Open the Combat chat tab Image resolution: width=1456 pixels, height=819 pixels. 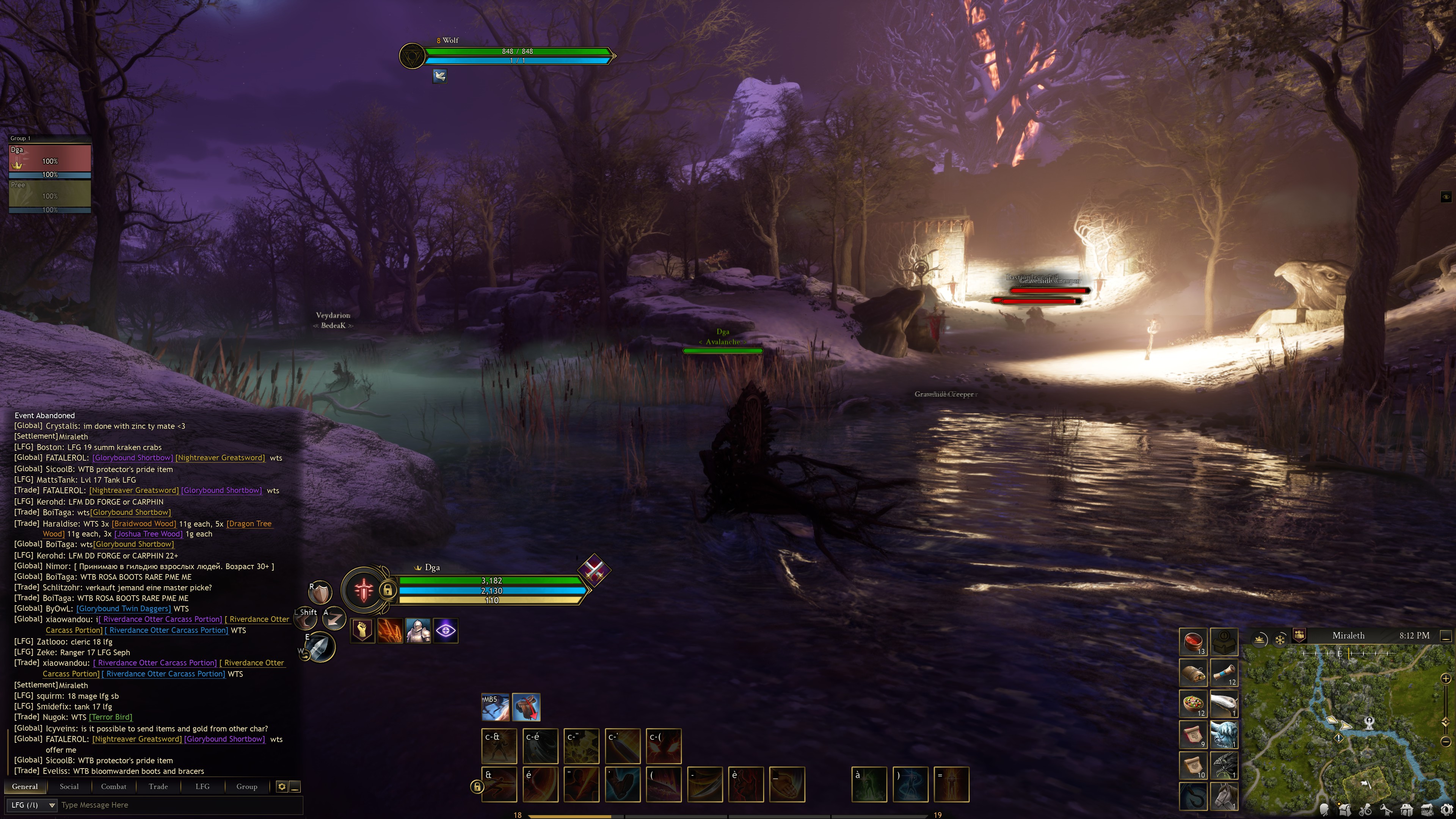[114, 786]
